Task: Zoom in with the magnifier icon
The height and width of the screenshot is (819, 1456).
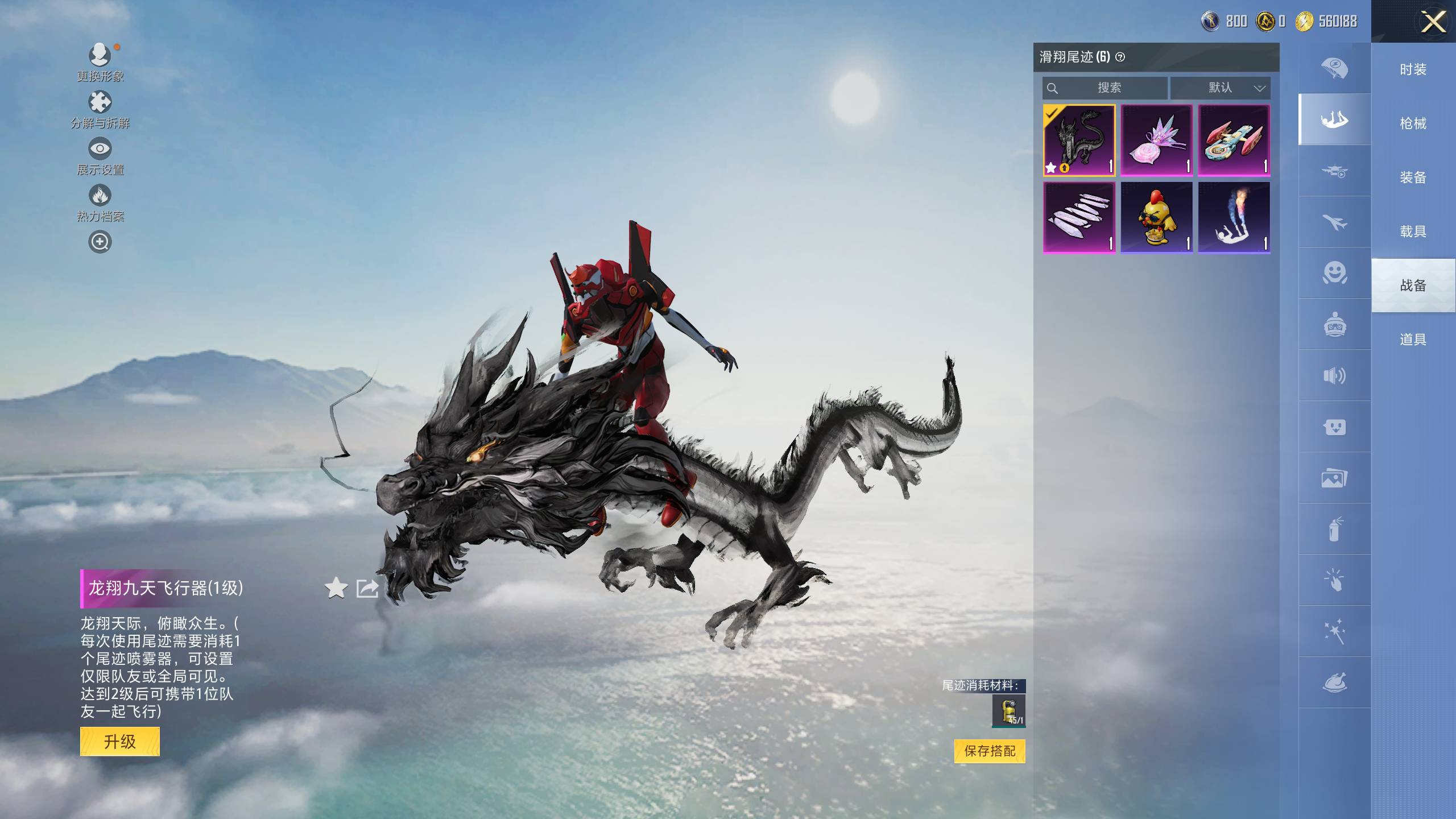Action: tap(100, 242)
